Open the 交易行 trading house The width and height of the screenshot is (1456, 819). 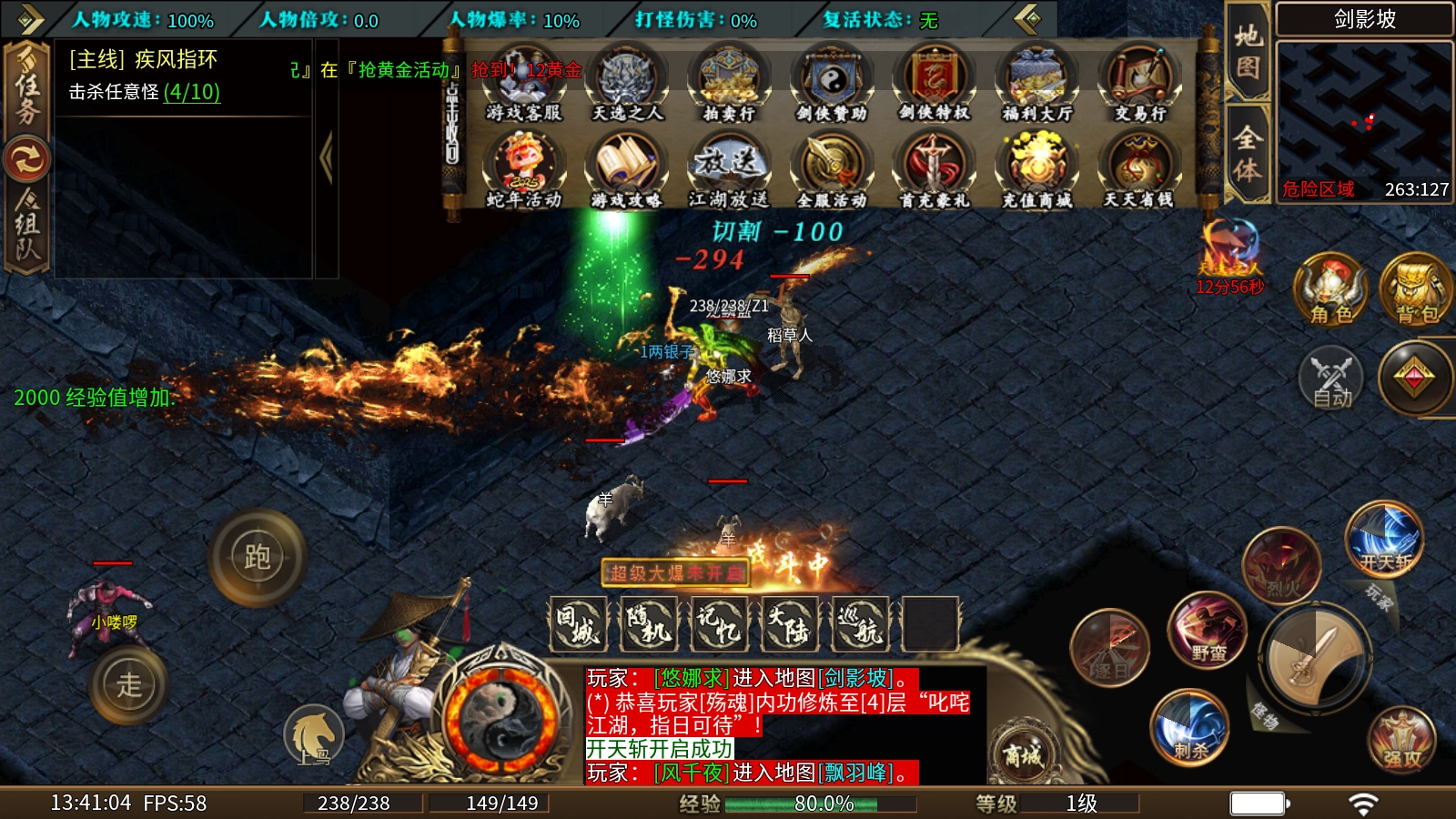(x=1139, y=82)
